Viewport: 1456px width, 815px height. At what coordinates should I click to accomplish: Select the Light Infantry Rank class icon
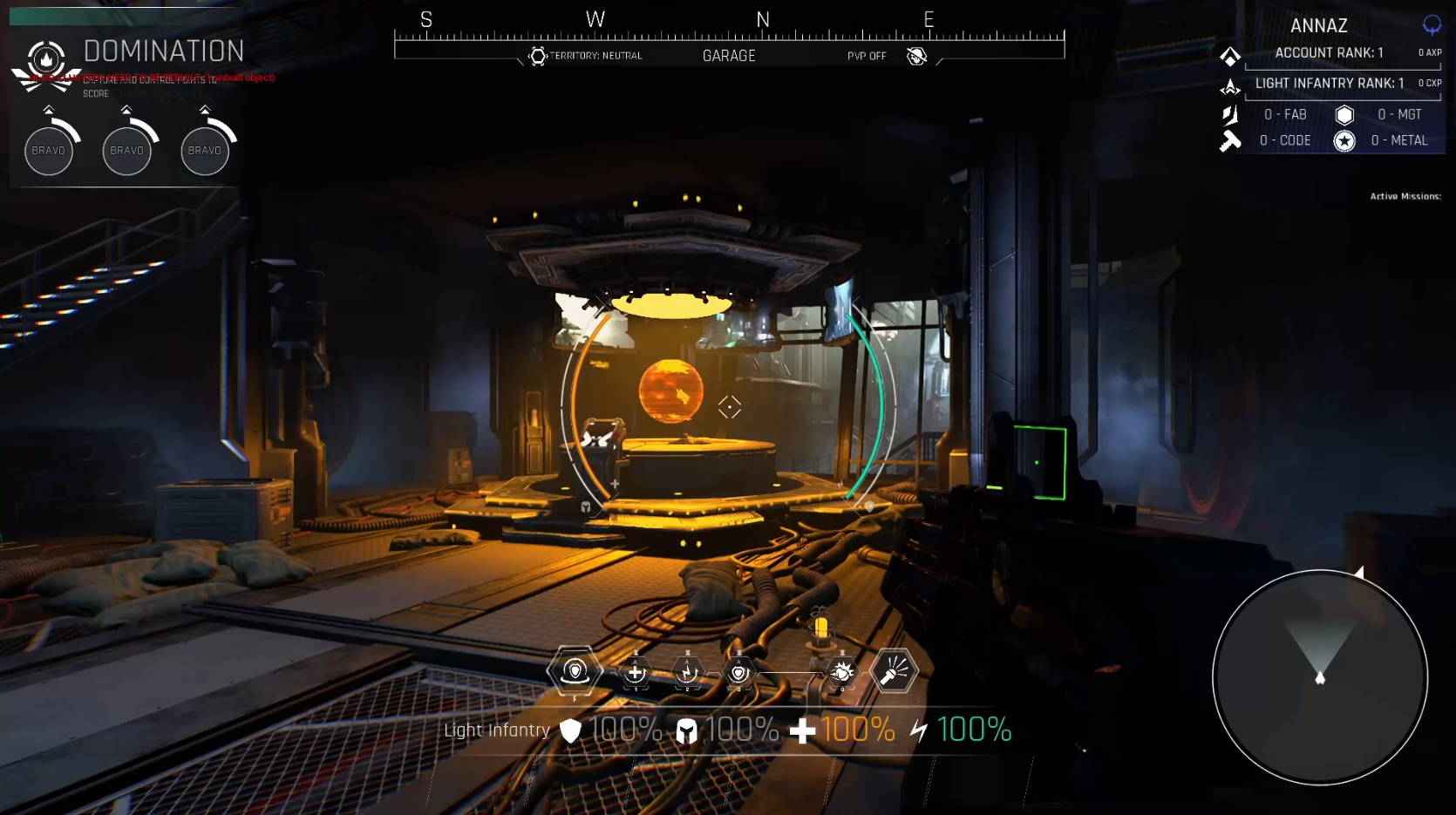point(1230,86)
